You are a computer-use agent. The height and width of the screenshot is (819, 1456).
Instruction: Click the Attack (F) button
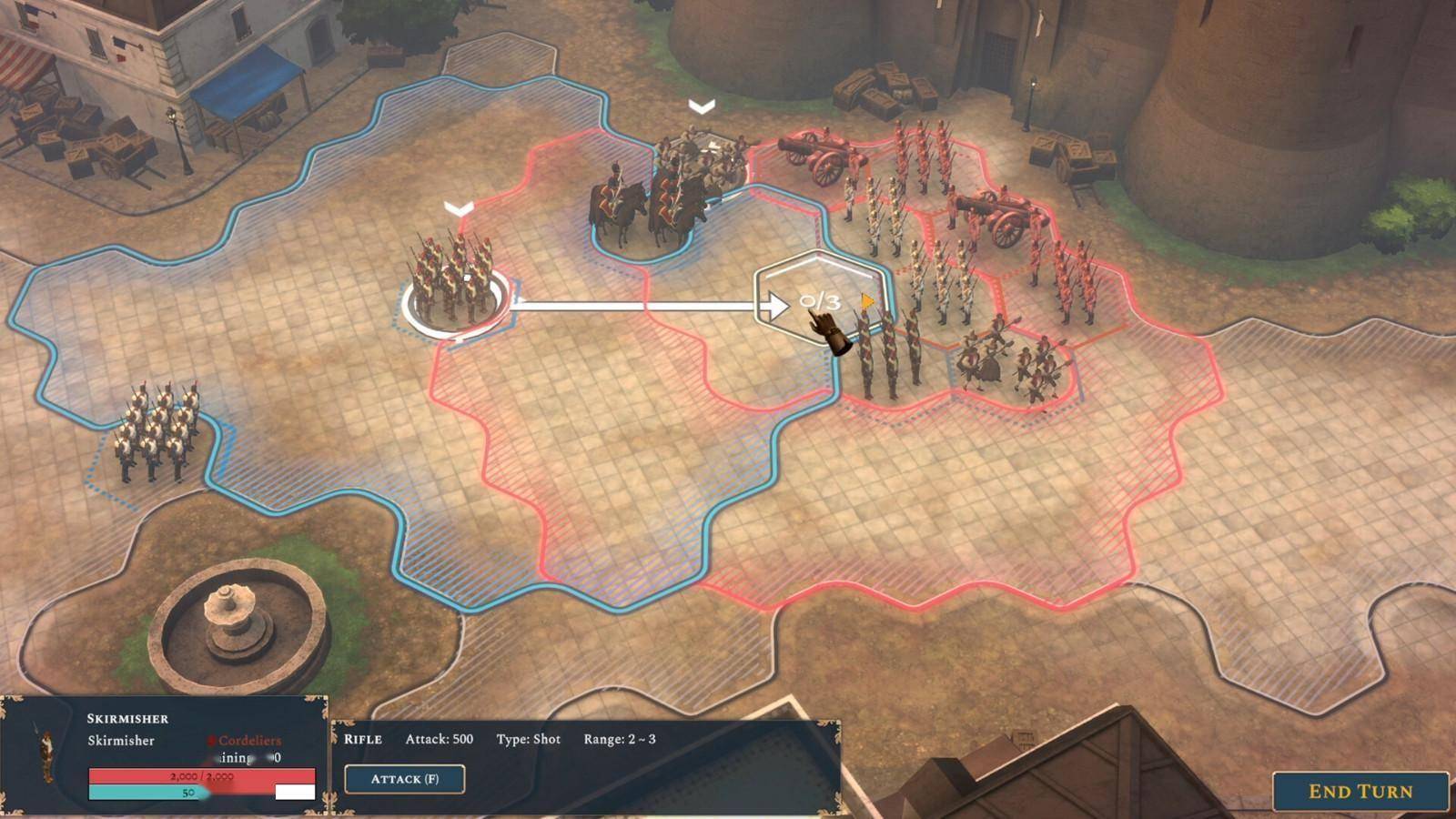coord(405,779)
